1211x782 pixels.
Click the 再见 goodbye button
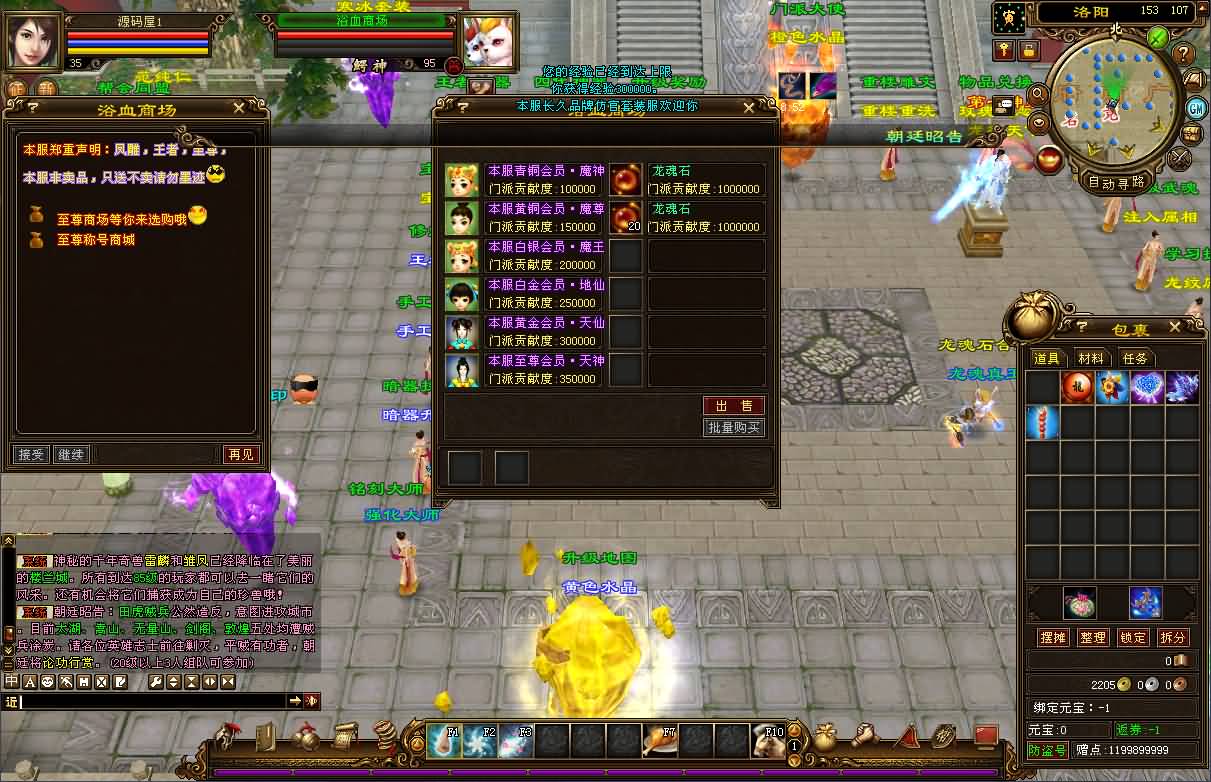point(241,454)
